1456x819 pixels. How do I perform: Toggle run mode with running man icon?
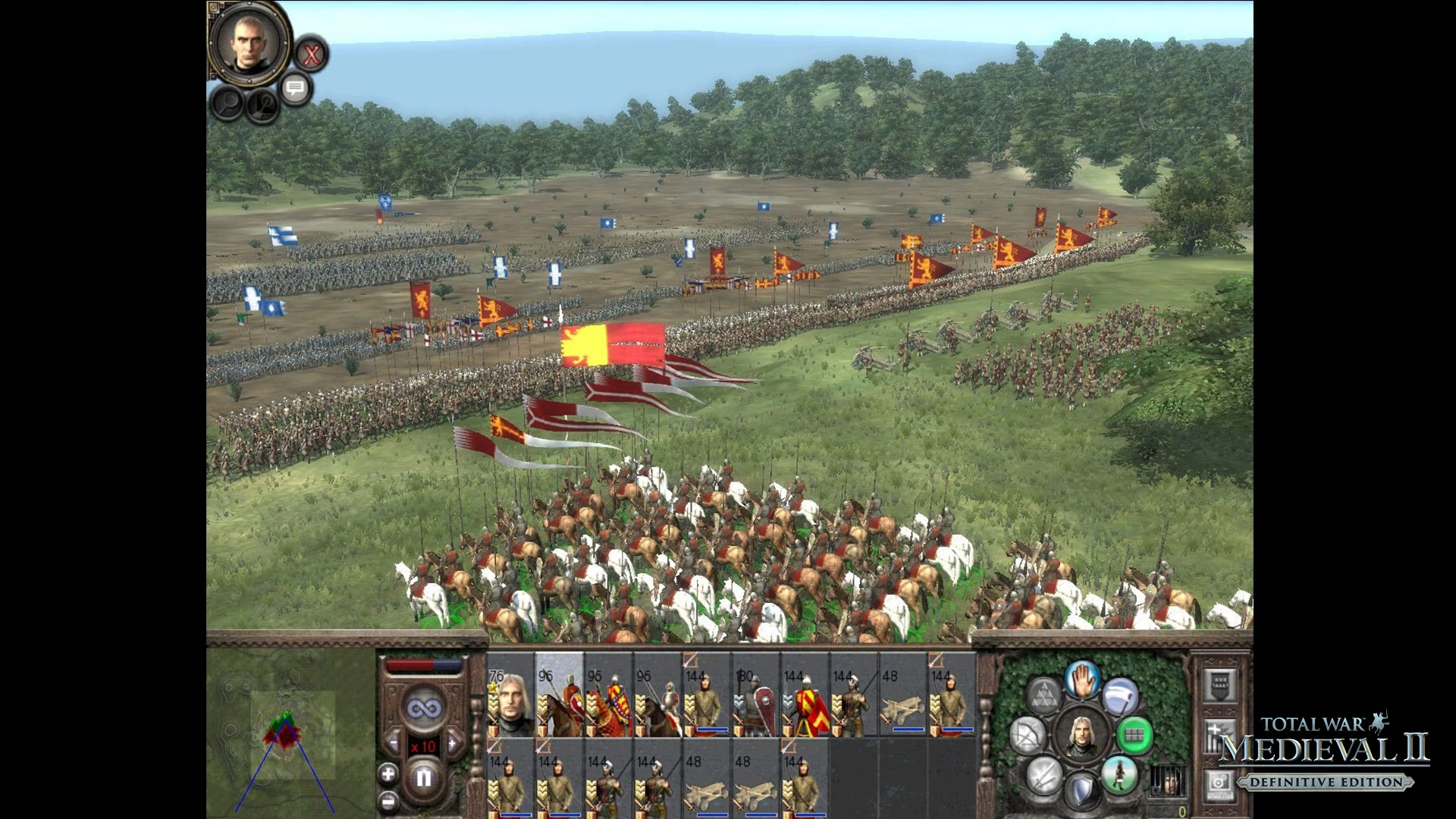[x=1120, y=773]
